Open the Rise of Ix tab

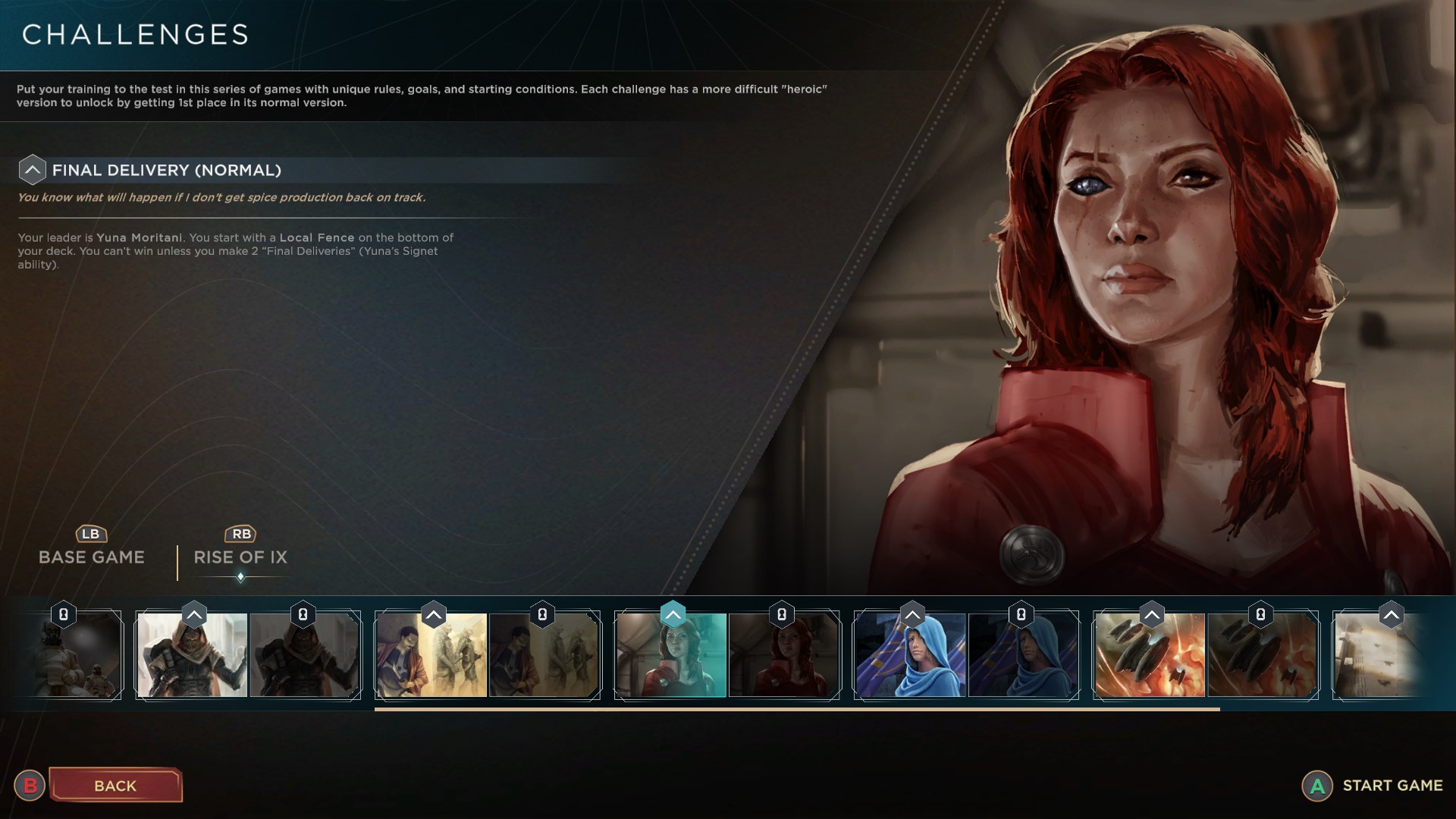point(240,557)
